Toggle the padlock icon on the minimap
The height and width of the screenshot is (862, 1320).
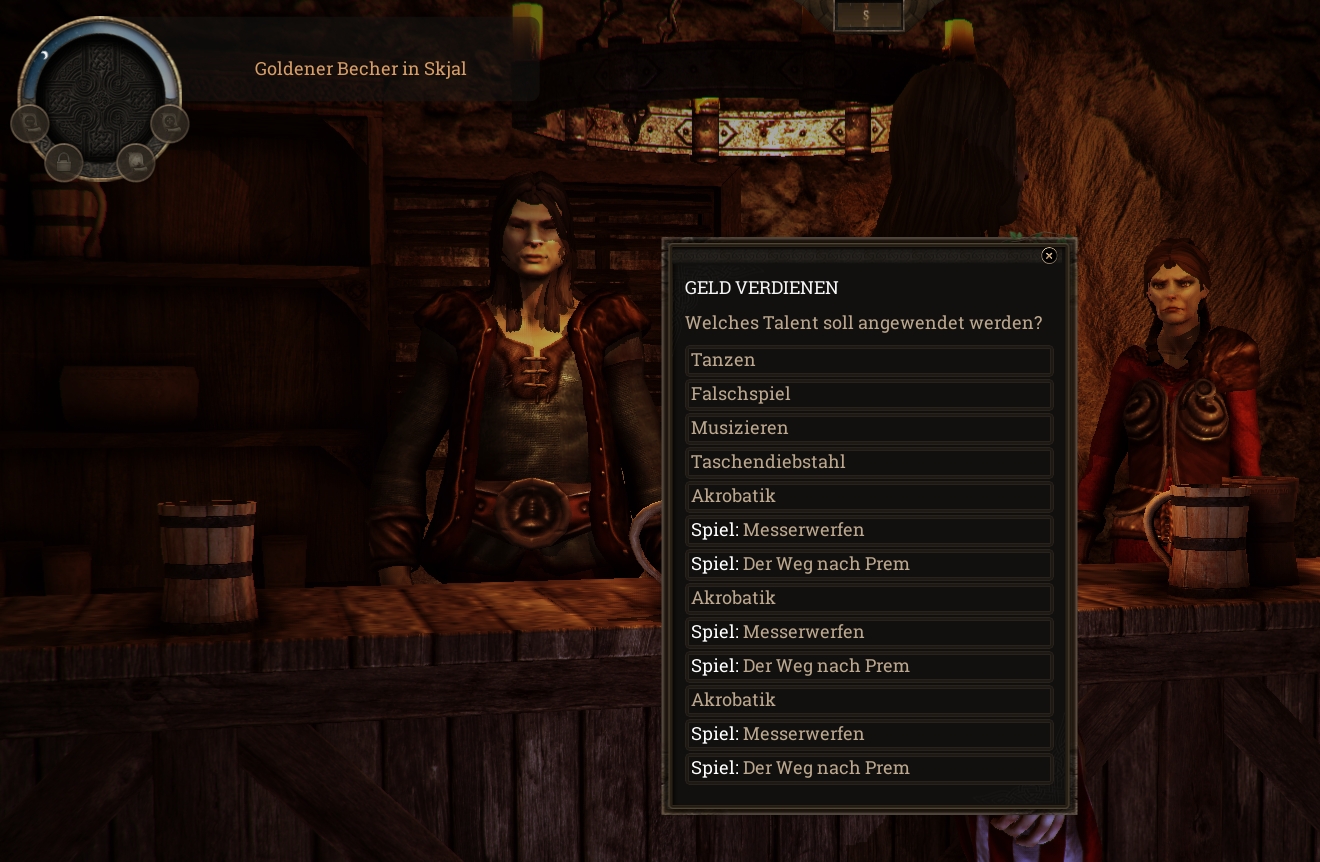tap(64, 161)
